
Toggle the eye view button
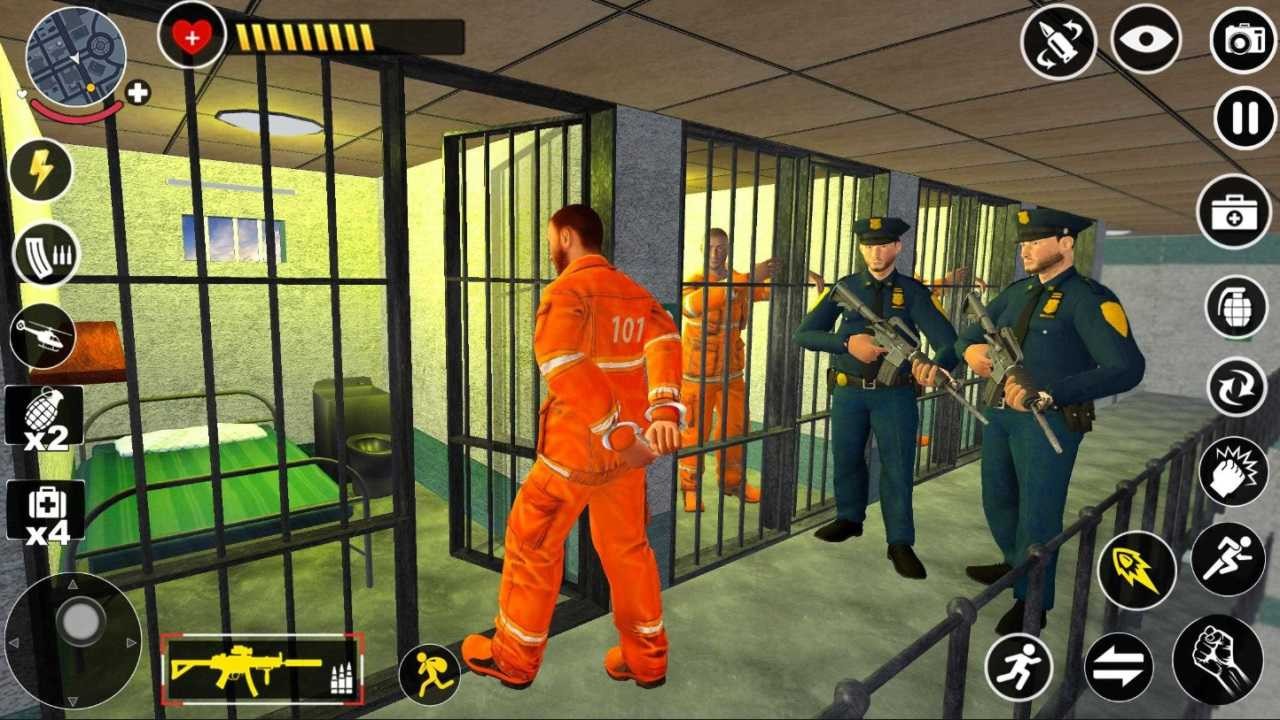tap(1146, 40)
